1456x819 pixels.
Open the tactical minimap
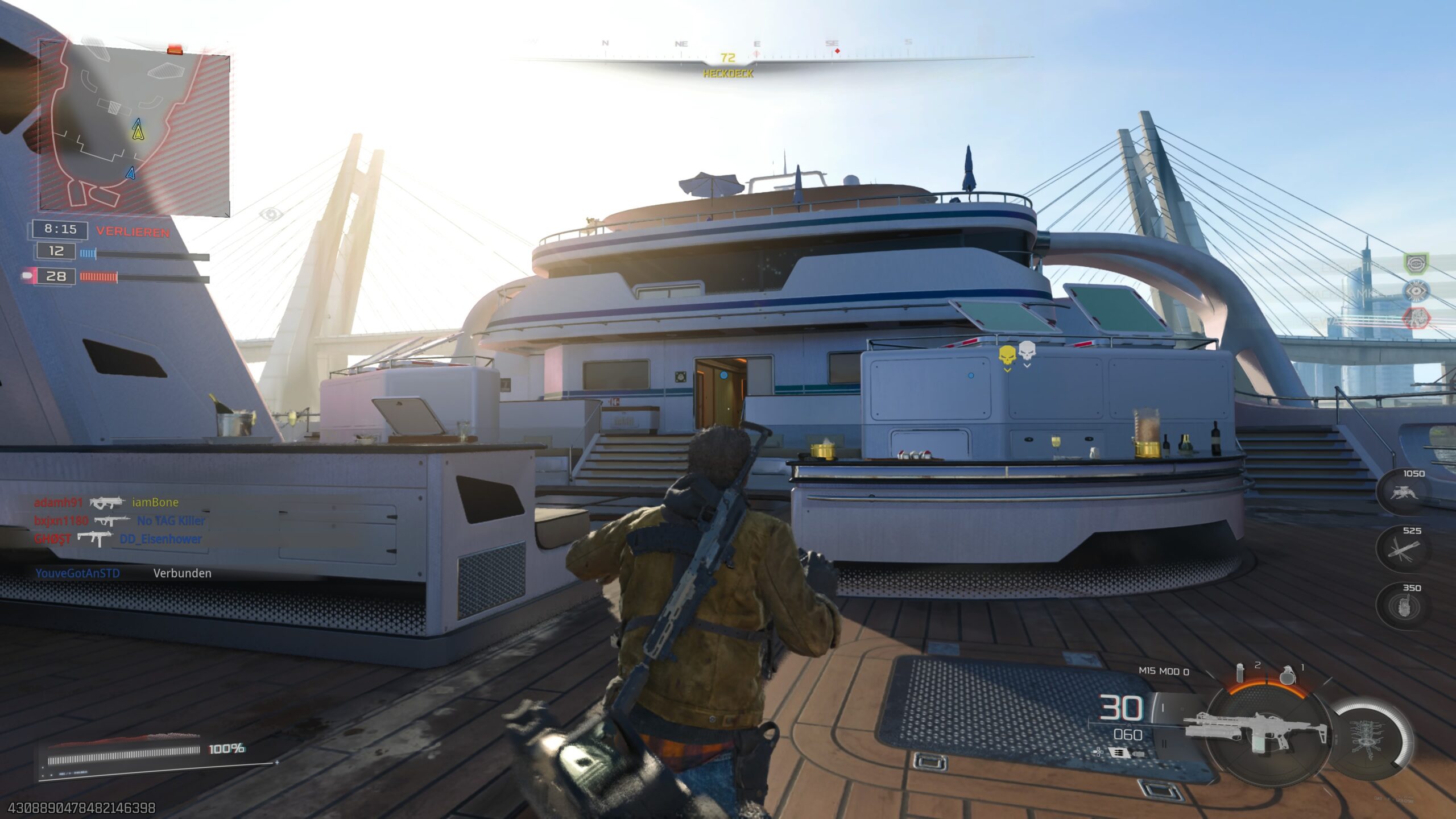[x=134, y=129]
